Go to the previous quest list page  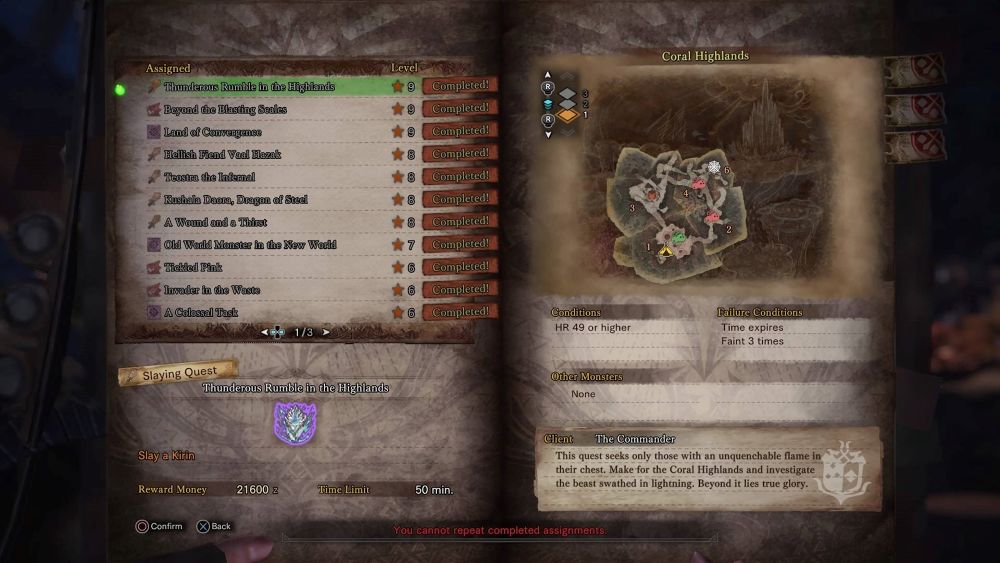click(265, 332)
